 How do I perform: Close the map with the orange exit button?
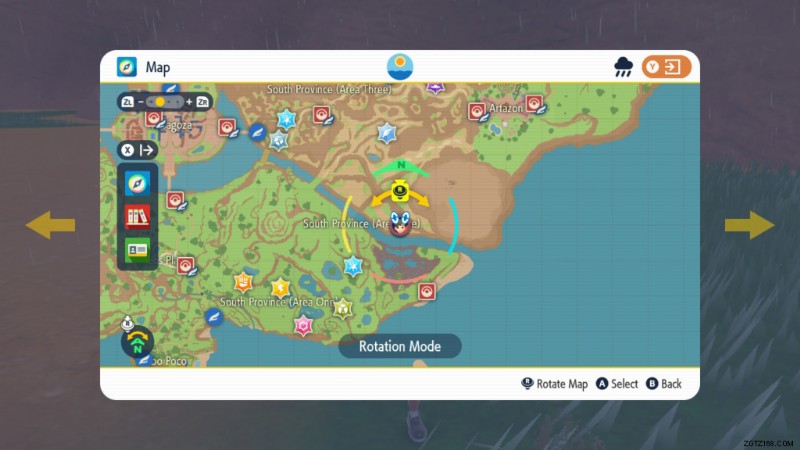click(x=667, y=67)
